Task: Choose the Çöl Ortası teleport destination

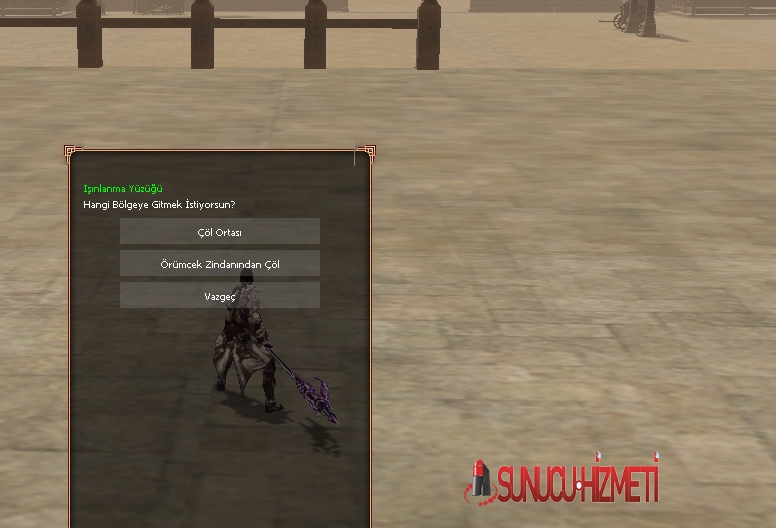Action: [220, 232]
